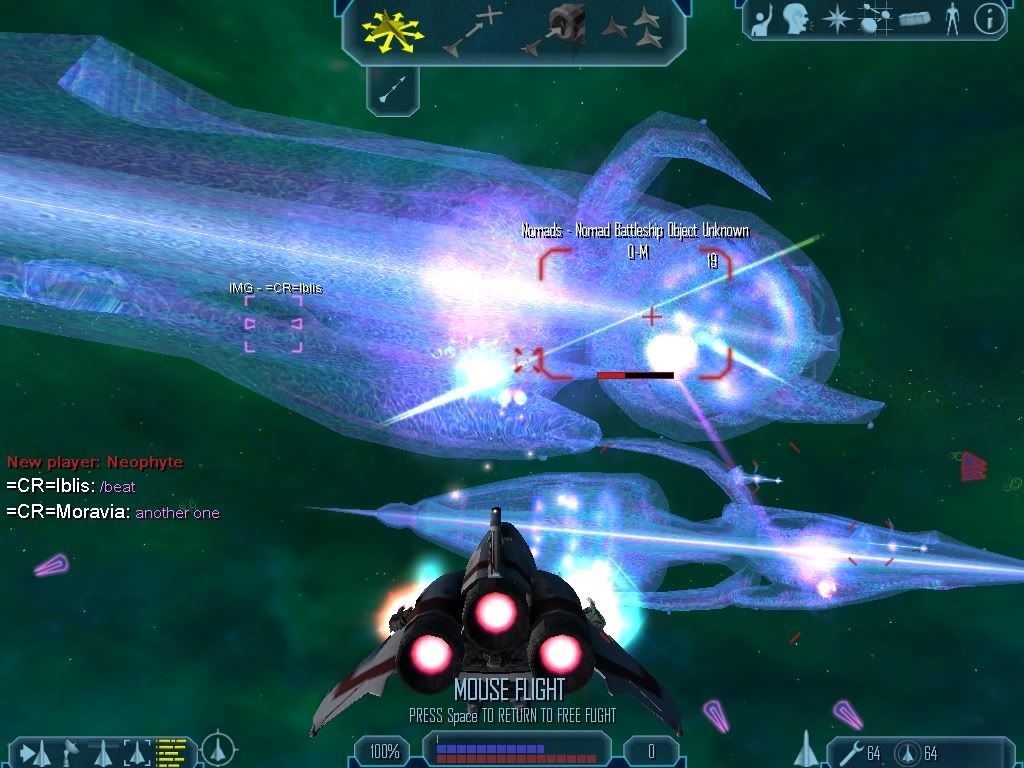The width and height of the screenshot is (1024, 768).
Task: Open the cargo block inventory icon
Action: tap(916, 19)
